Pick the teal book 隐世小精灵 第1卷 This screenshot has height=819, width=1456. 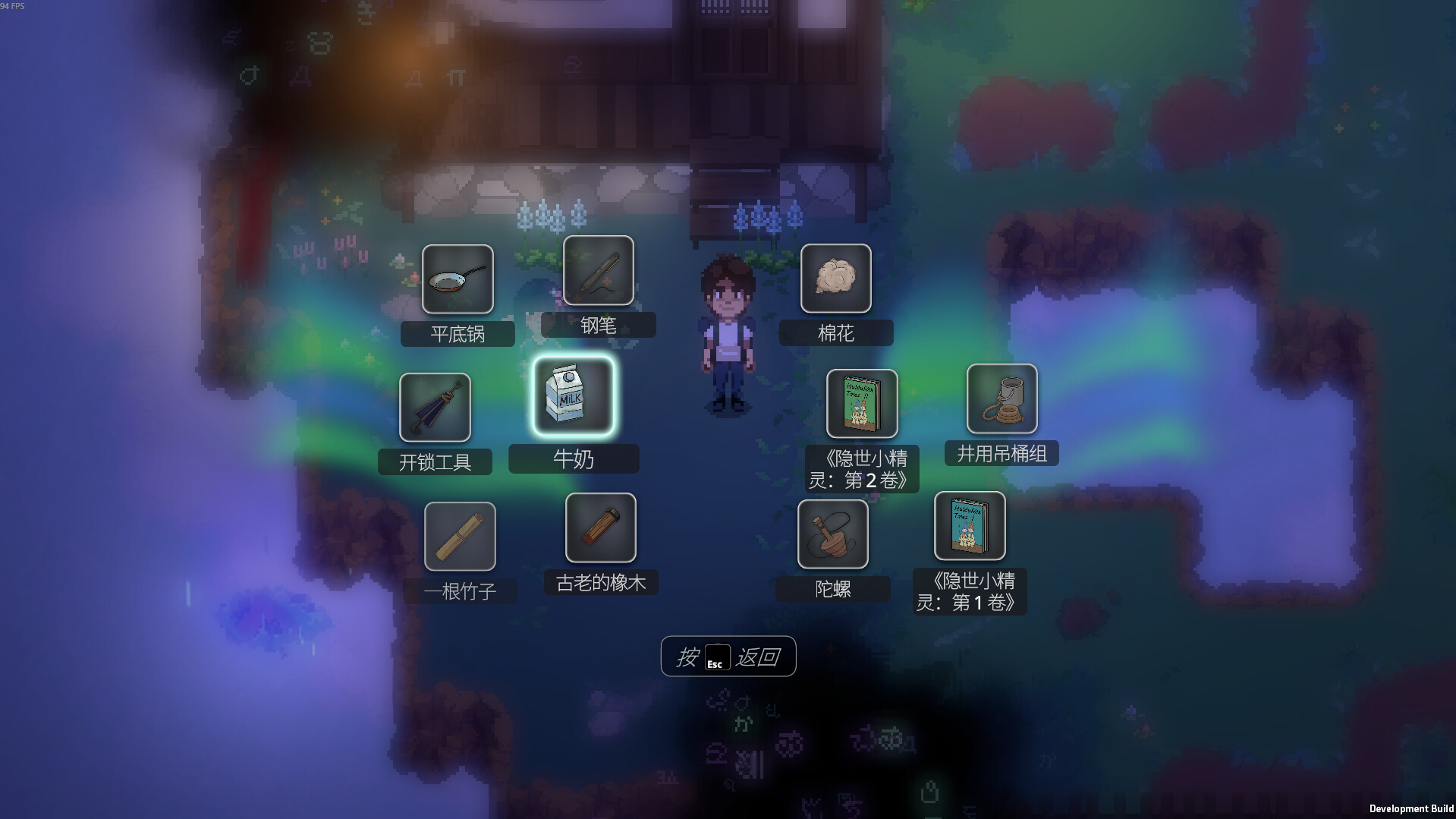970,526
